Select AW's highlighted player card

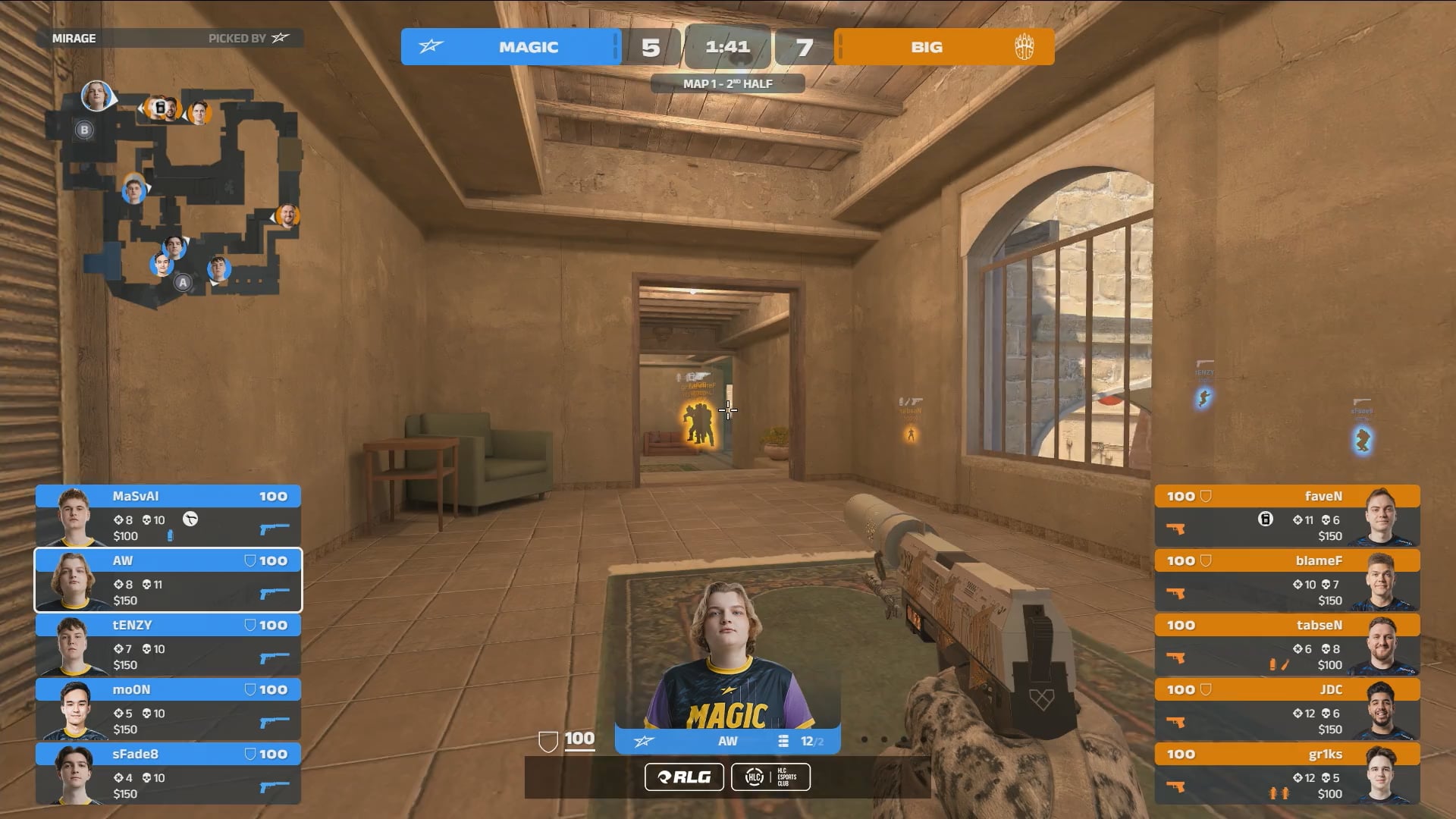click(x=168, y=580)
